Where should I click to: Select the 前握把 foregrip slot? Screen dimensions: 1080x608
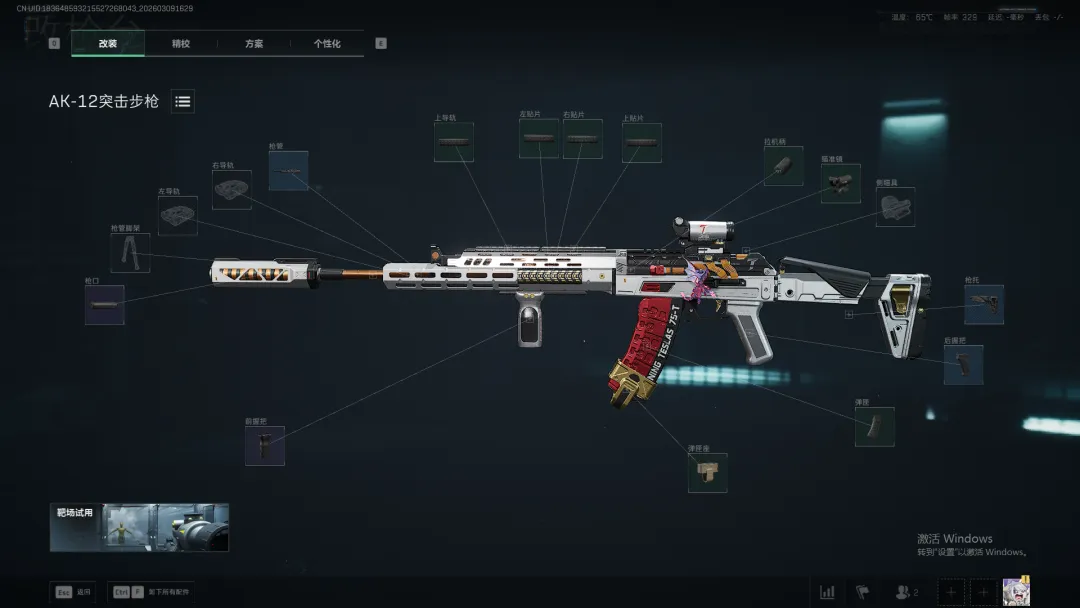265,446
